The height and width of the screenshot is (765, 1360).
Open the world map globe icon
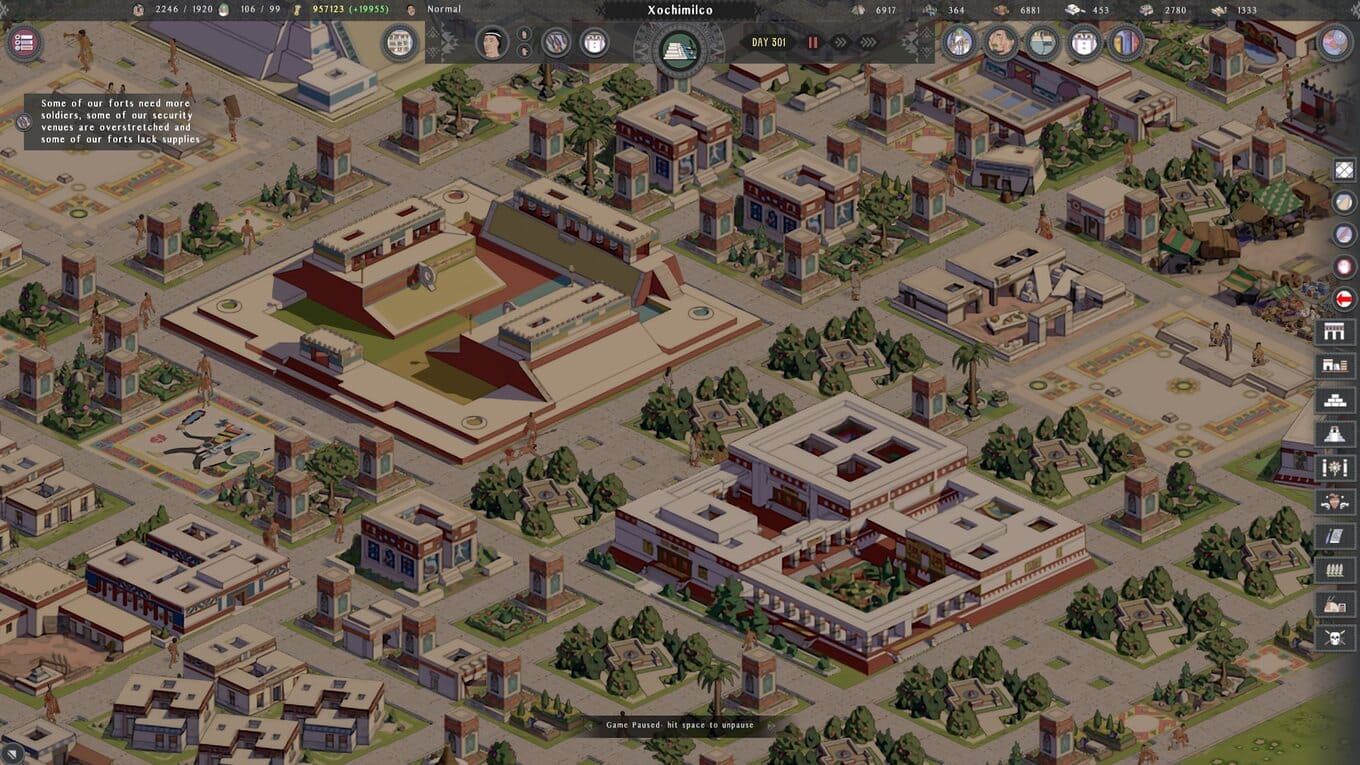pyautogui.click(x=1335, y=42)
